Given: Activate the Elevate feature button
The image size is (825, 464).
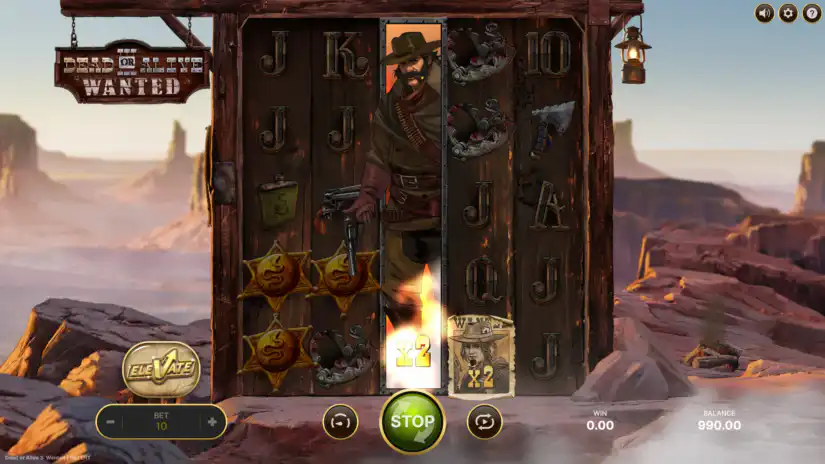Looking at the screenshot, I should (x=161, y=369).
